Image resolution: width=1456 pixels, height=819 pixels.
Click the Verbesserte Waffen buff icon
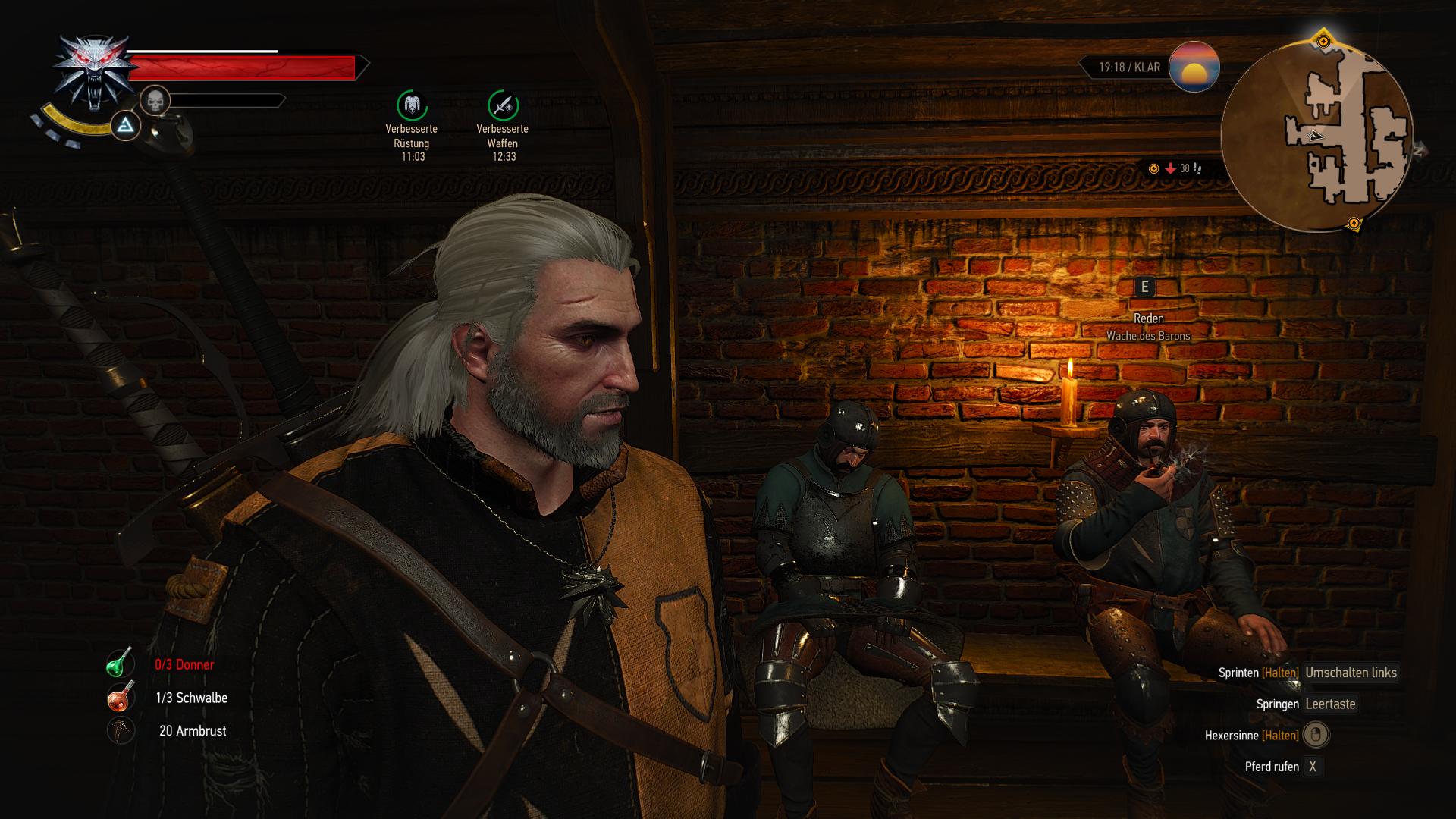pos(503,105)
